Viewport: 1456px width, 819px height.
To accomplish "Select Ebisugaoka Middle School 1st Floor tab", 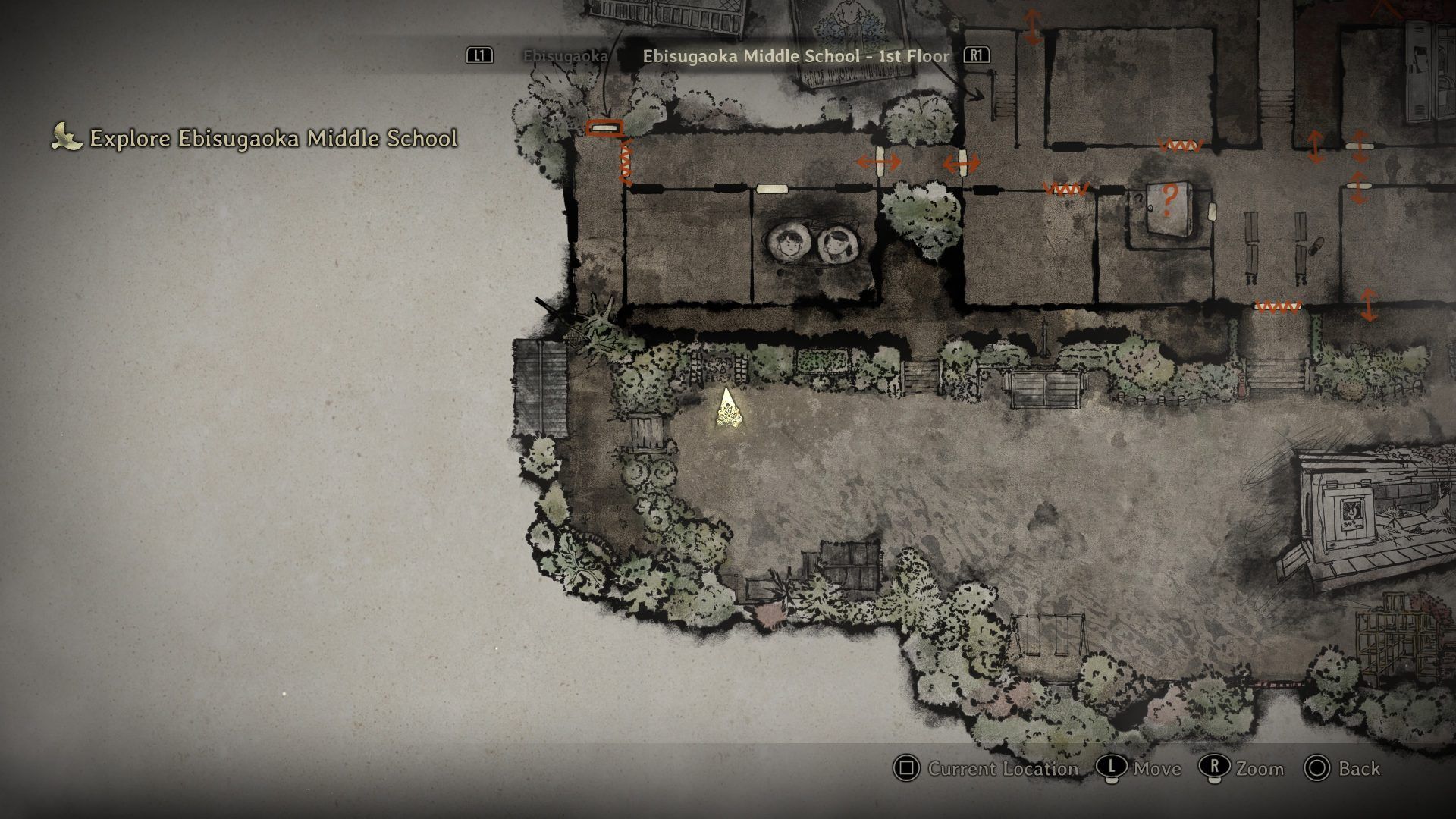I will (795, 56).
